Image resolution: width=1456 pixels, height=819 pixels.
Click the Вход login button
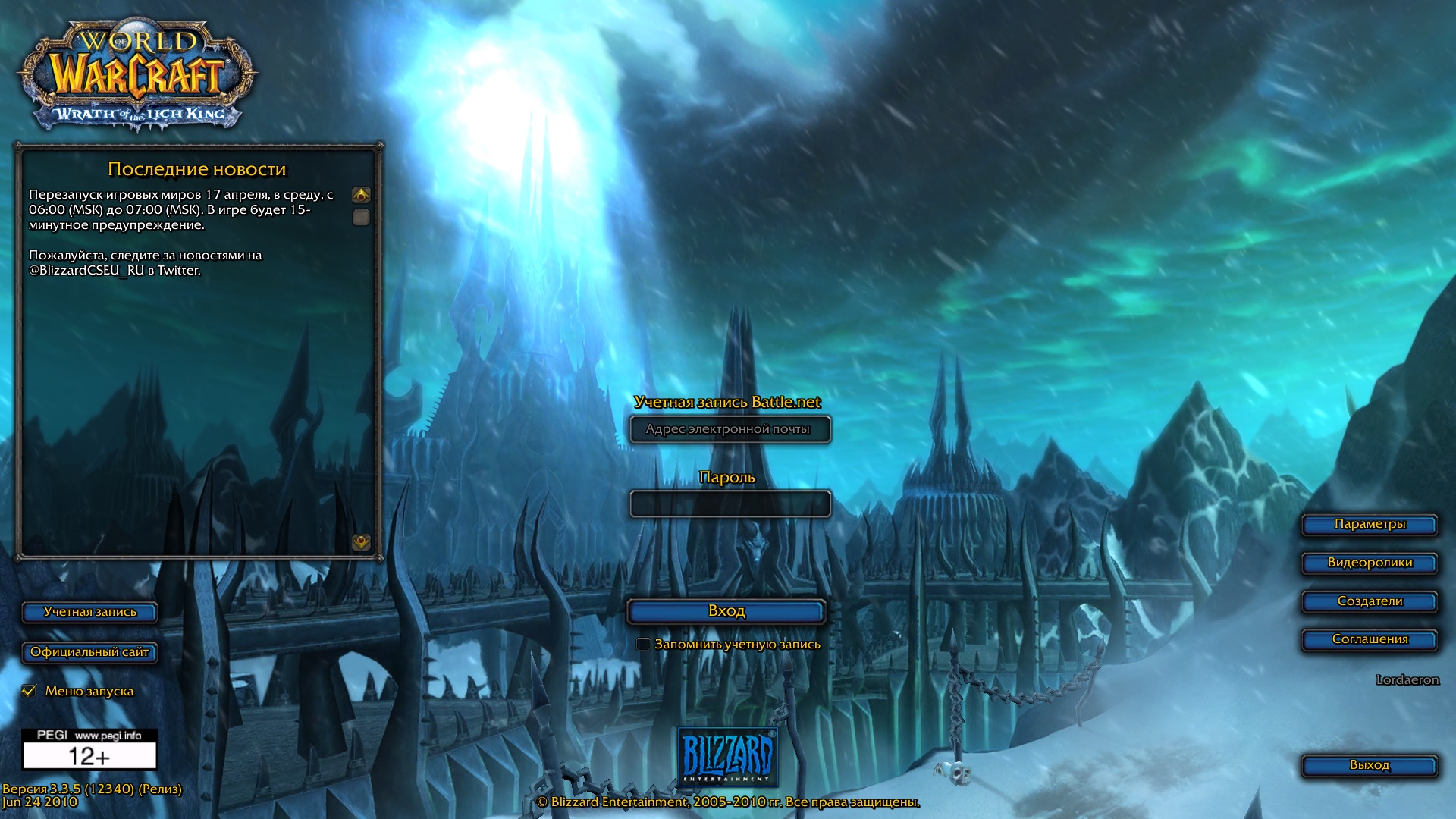pos(726,611)
